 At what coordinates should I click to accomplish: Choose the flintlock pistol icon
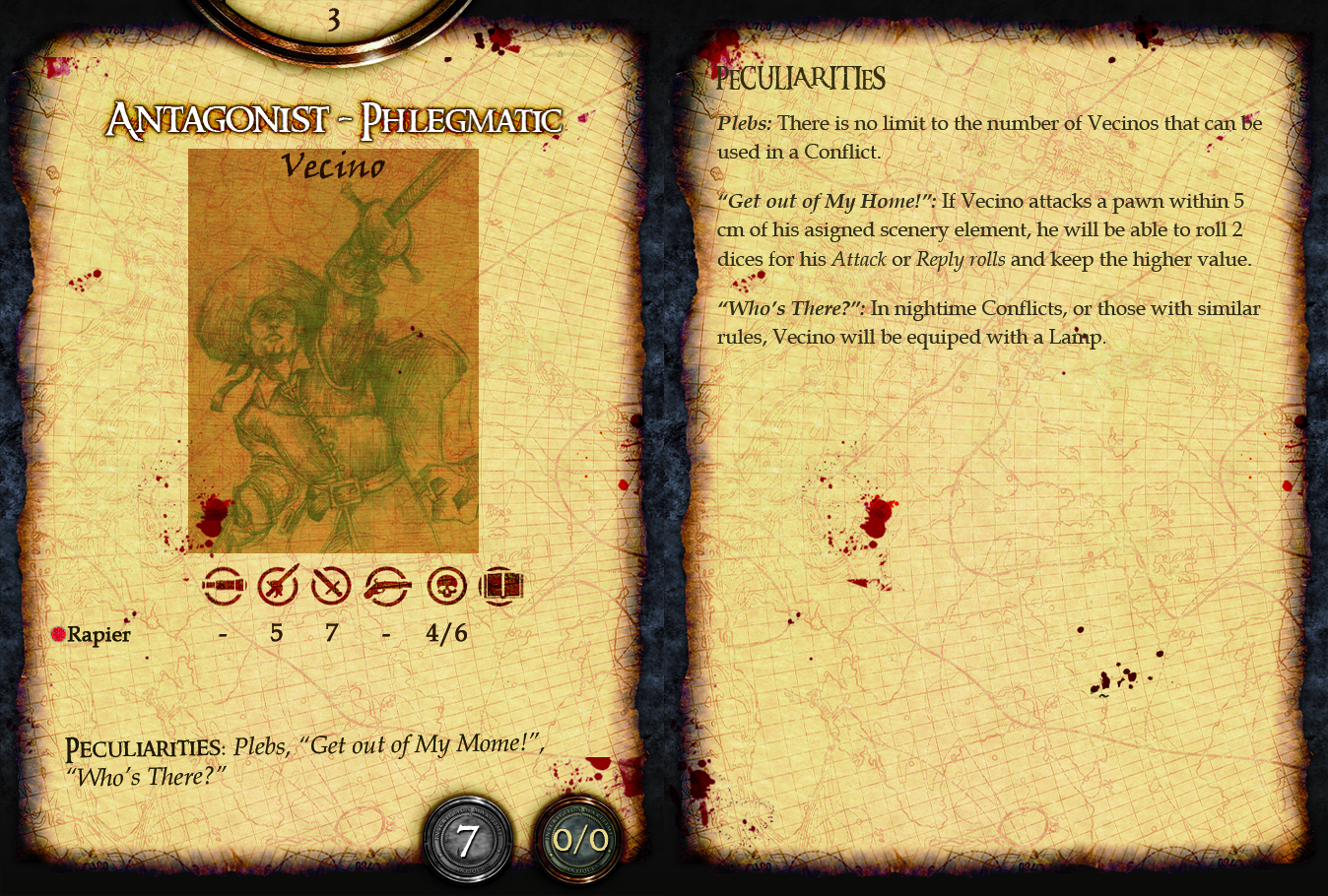(387, 587)
